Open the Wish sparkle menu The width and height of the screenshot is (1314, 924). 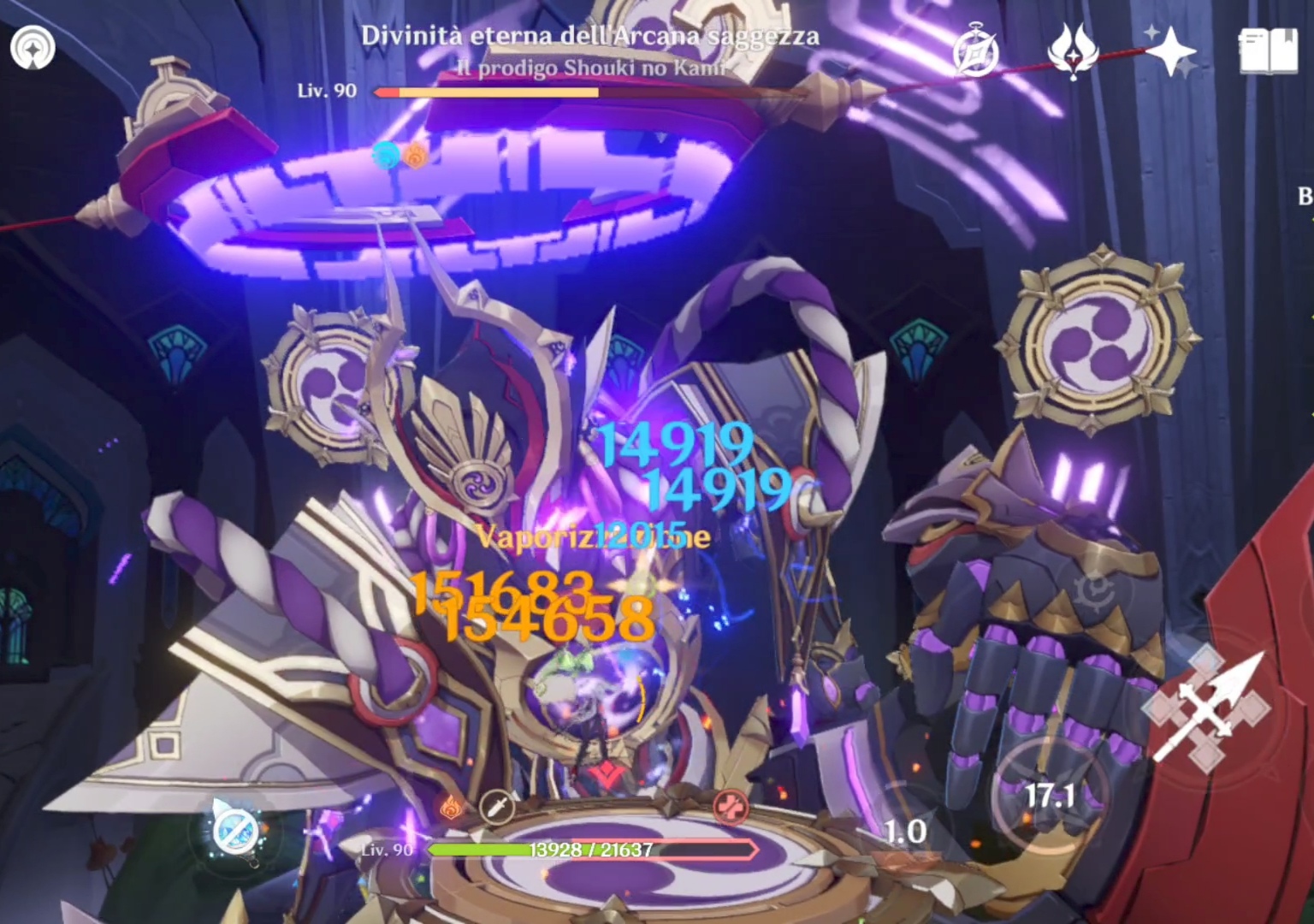(1173, 51)
